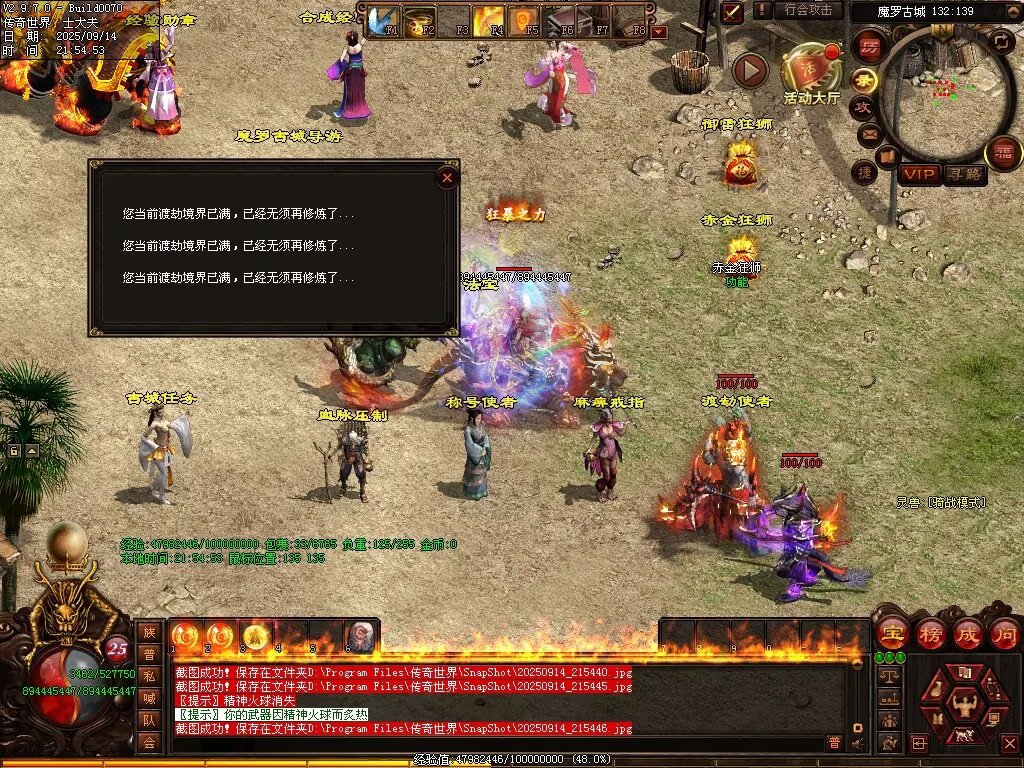
Task: Open the VIP panel
Action: (919, 174)
